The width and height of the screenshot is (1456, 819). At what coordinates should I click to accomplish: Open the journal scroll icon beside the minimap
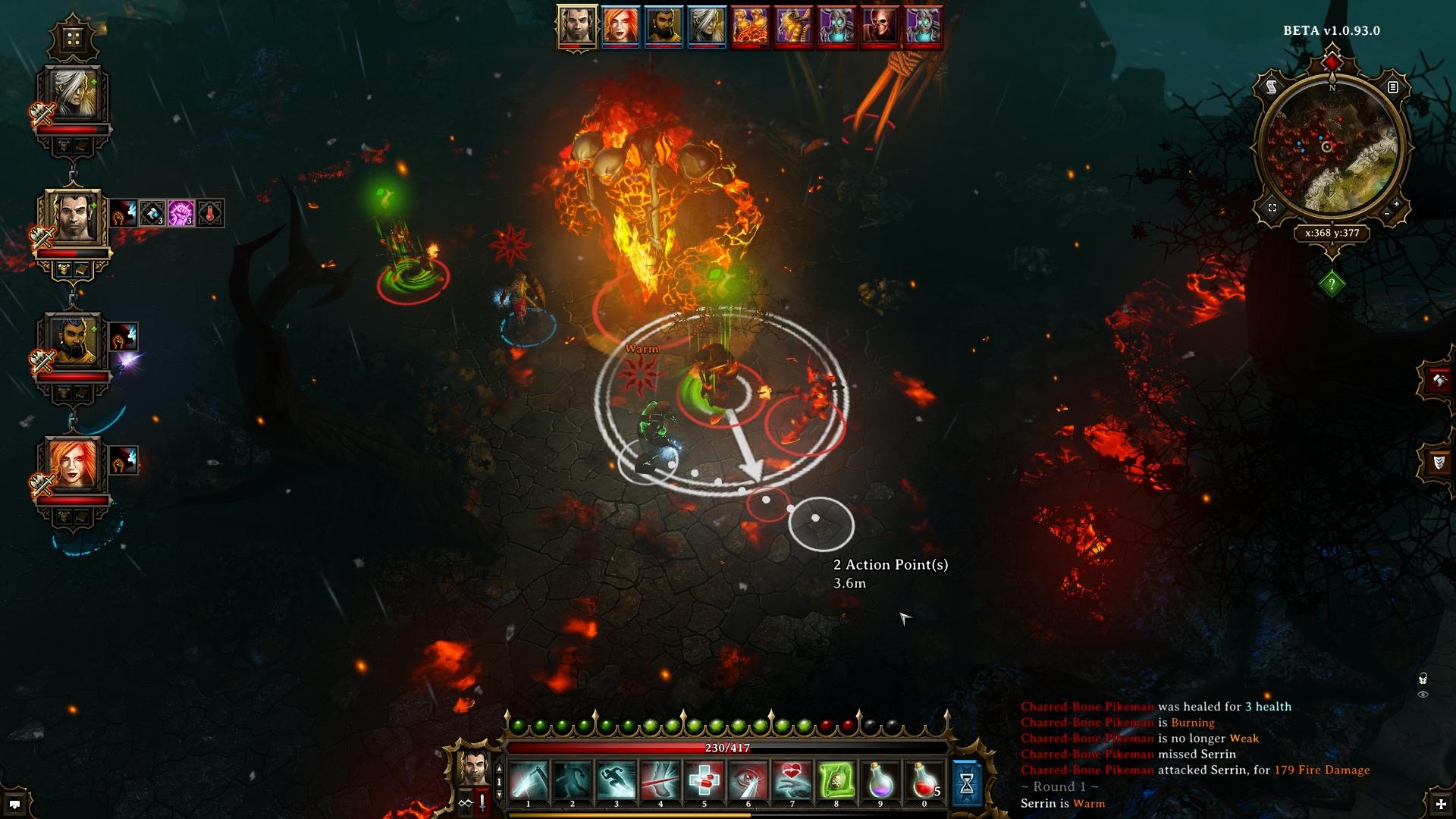[x=1272, y=87]
